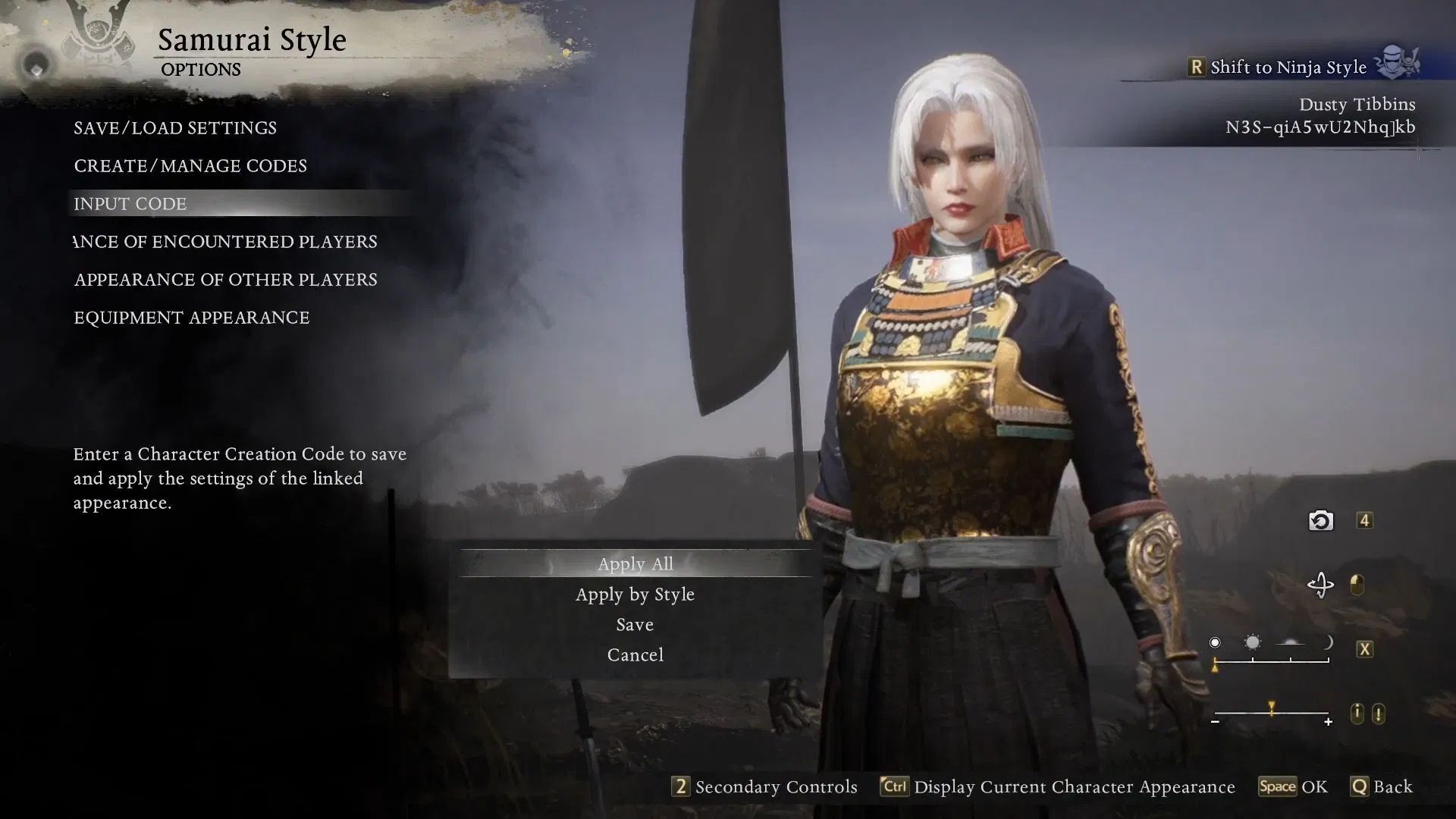Choose Save in the code popup
The height and width of the screenshot is (819, 1456).
(x=635, y=624)
